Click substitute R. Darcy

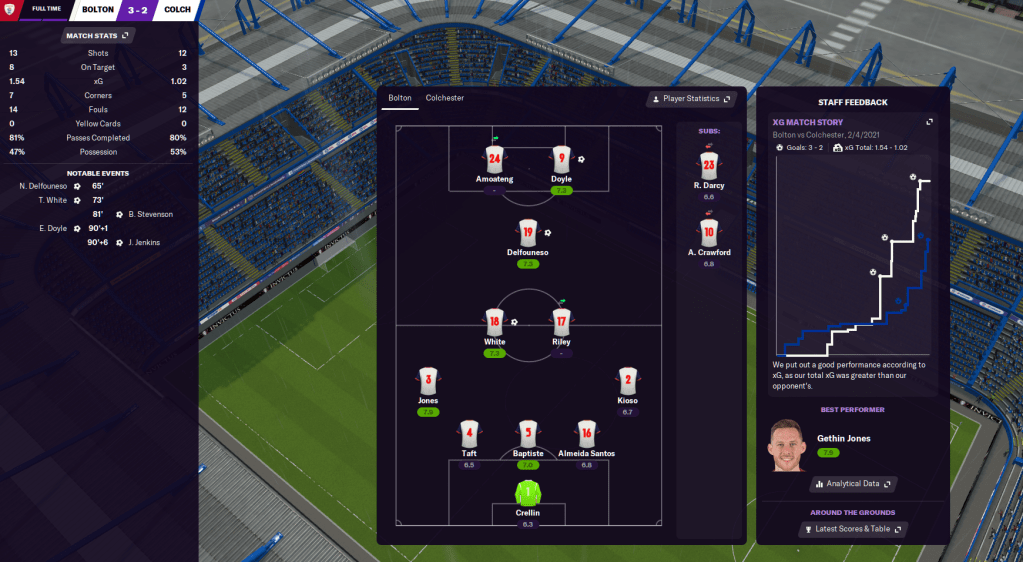[x=708, y=165]
